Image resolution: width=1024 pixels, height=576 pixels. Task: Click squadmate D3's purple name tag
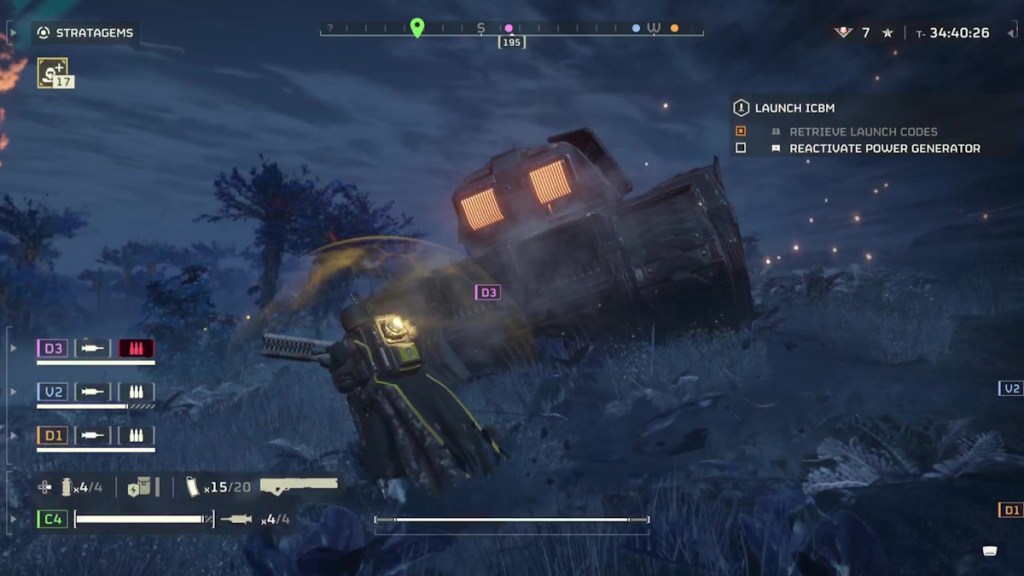[x=53, y=348]
